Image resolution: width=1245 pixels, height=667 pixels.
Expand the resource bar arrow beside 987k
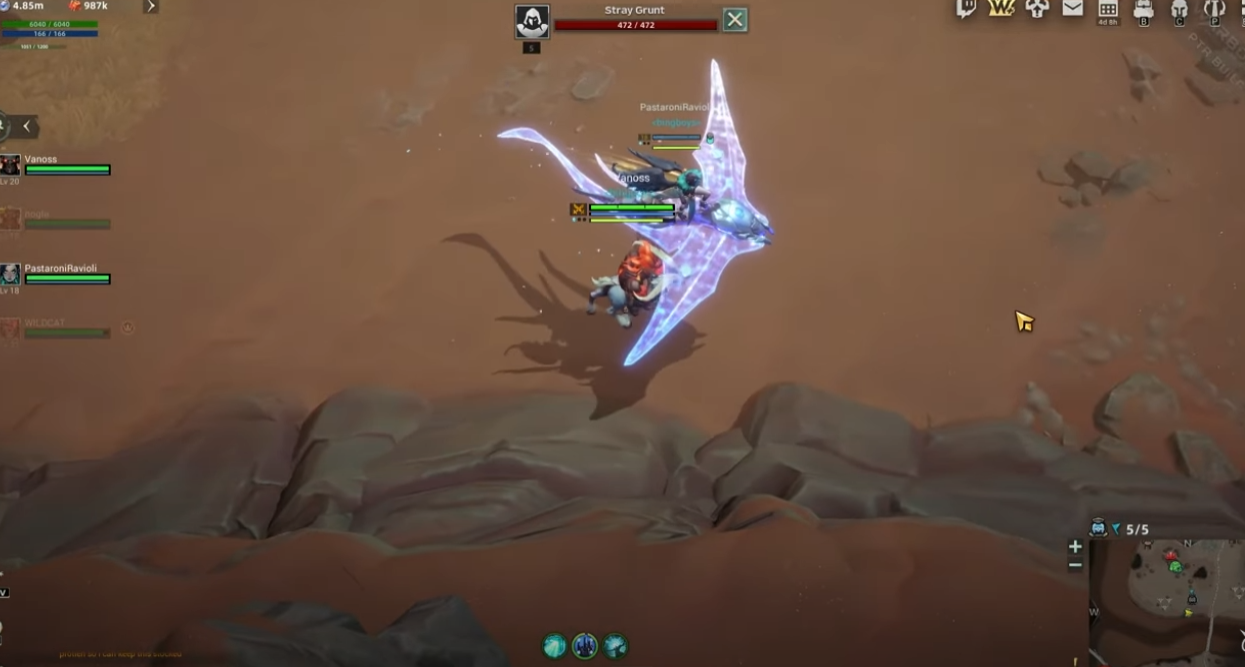coord(150,6)
